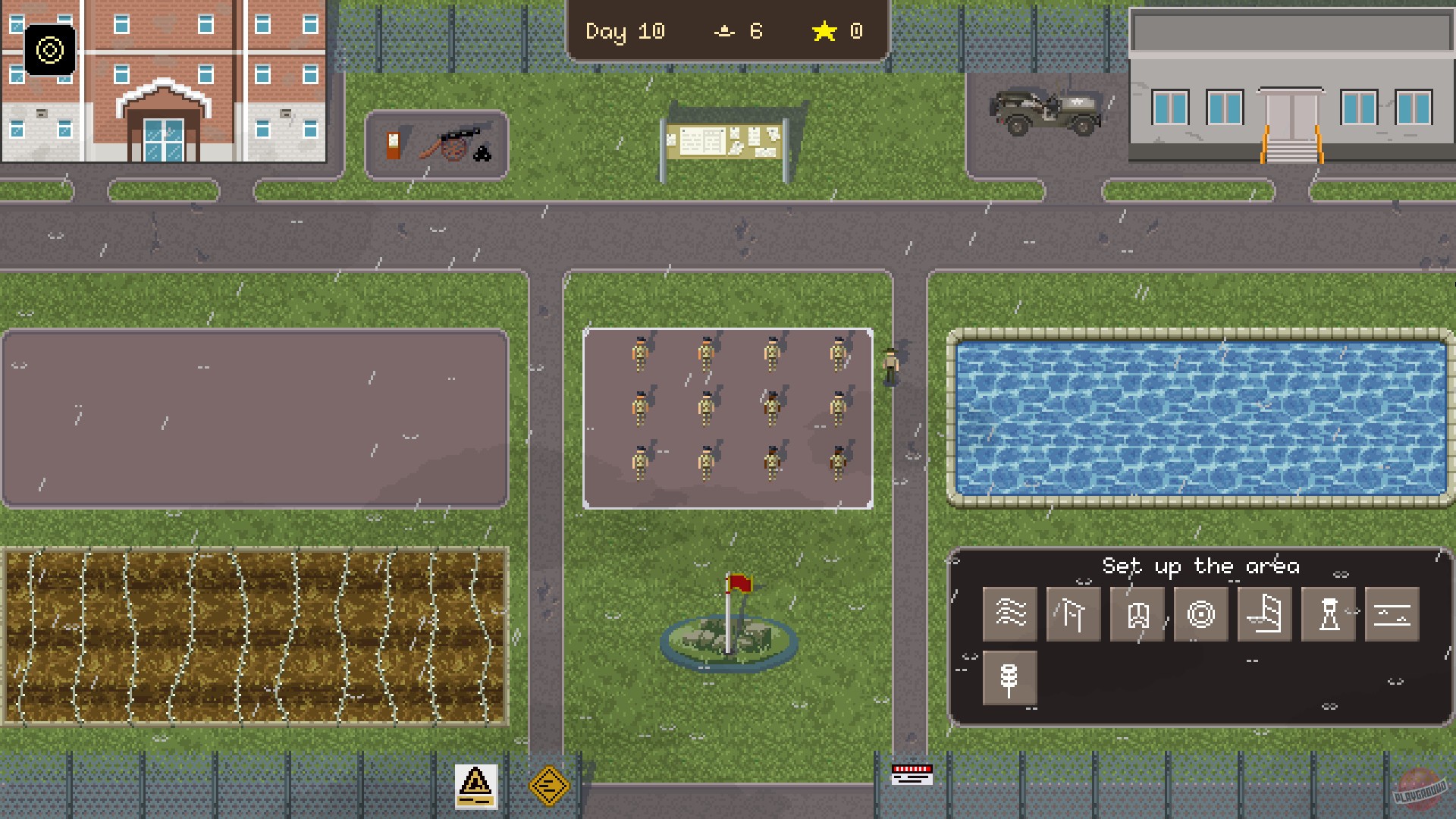Open the shooting range target tool
The image size is (1456, 819).
pyautogui.click(x=1200, y=614)
